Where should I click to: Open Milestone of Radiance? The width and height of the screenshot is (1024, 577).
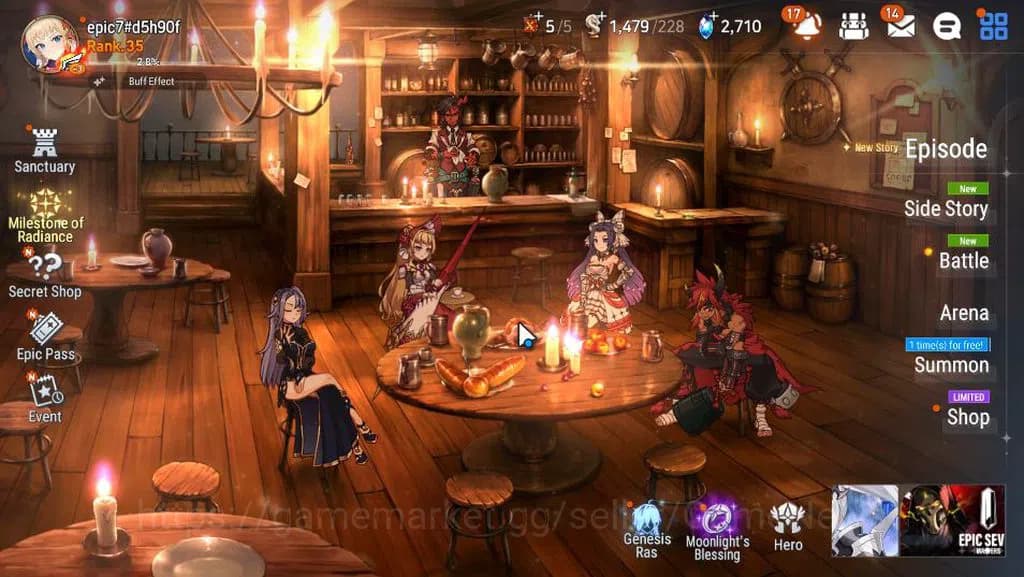pyautogui.click(x=46, y=215)
